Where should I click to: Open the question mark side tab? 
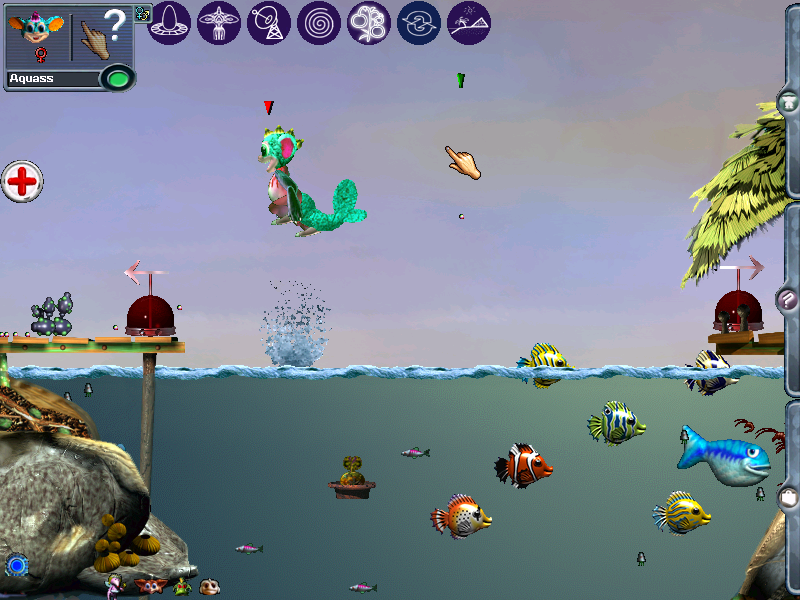pos(789,299)
